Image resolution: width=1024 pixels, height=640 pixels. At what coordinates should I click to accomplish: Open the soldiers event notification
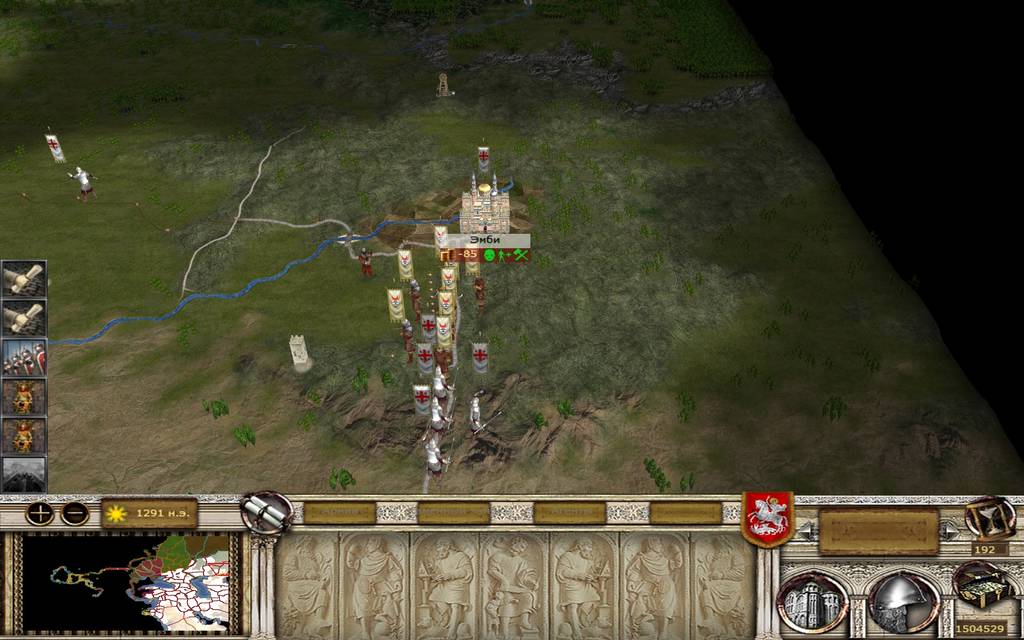(x=23, y=357)
